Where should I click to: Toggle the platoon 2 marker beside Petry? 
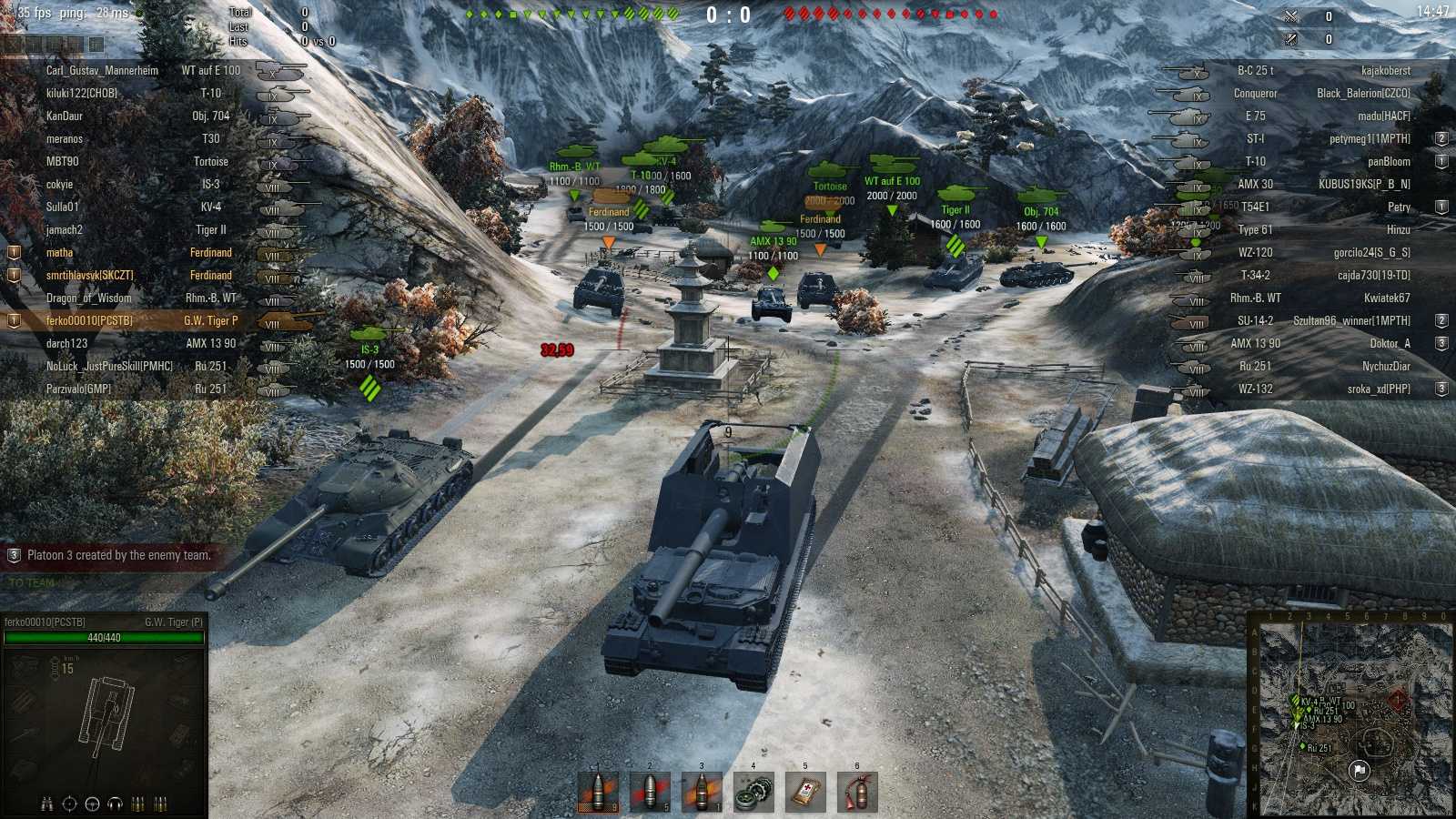[1441, 207]
